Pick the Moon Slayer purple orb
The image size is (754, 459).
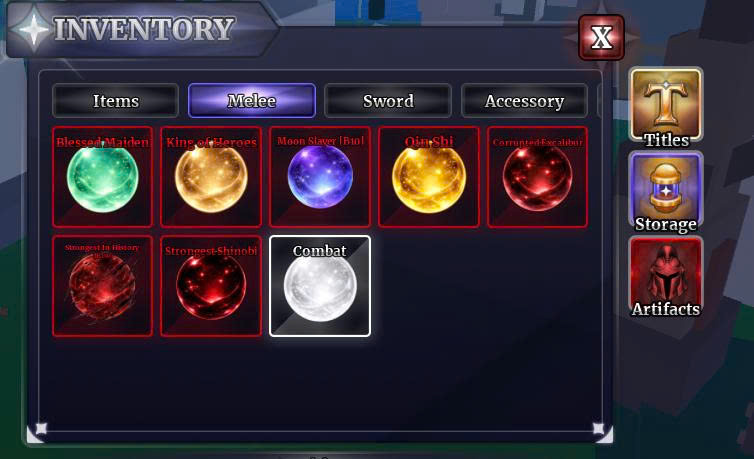click(320, 177)
